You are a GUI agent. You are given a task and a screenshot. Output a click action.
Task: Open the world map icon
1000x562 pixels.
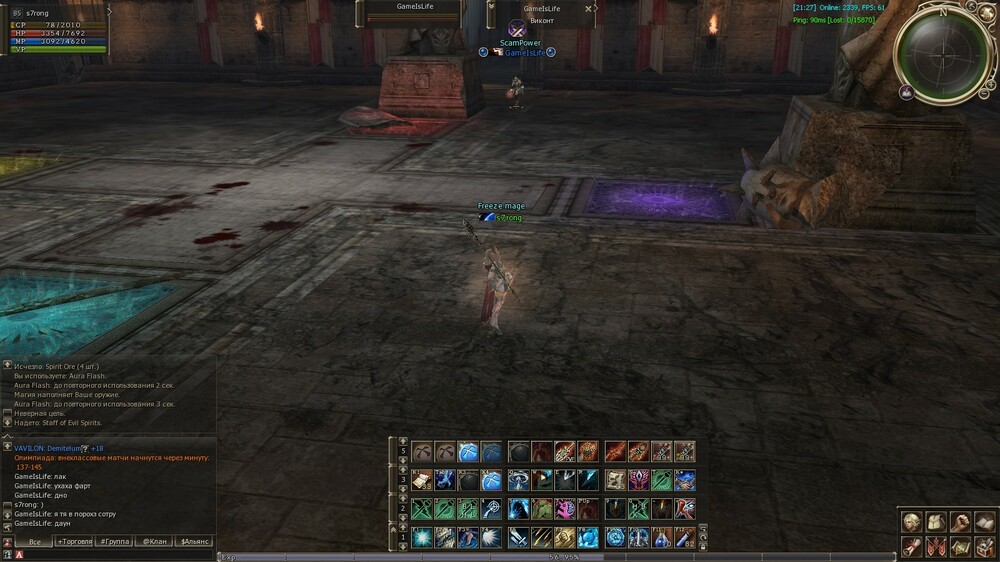pyautogui.click(x=960, y=546)
